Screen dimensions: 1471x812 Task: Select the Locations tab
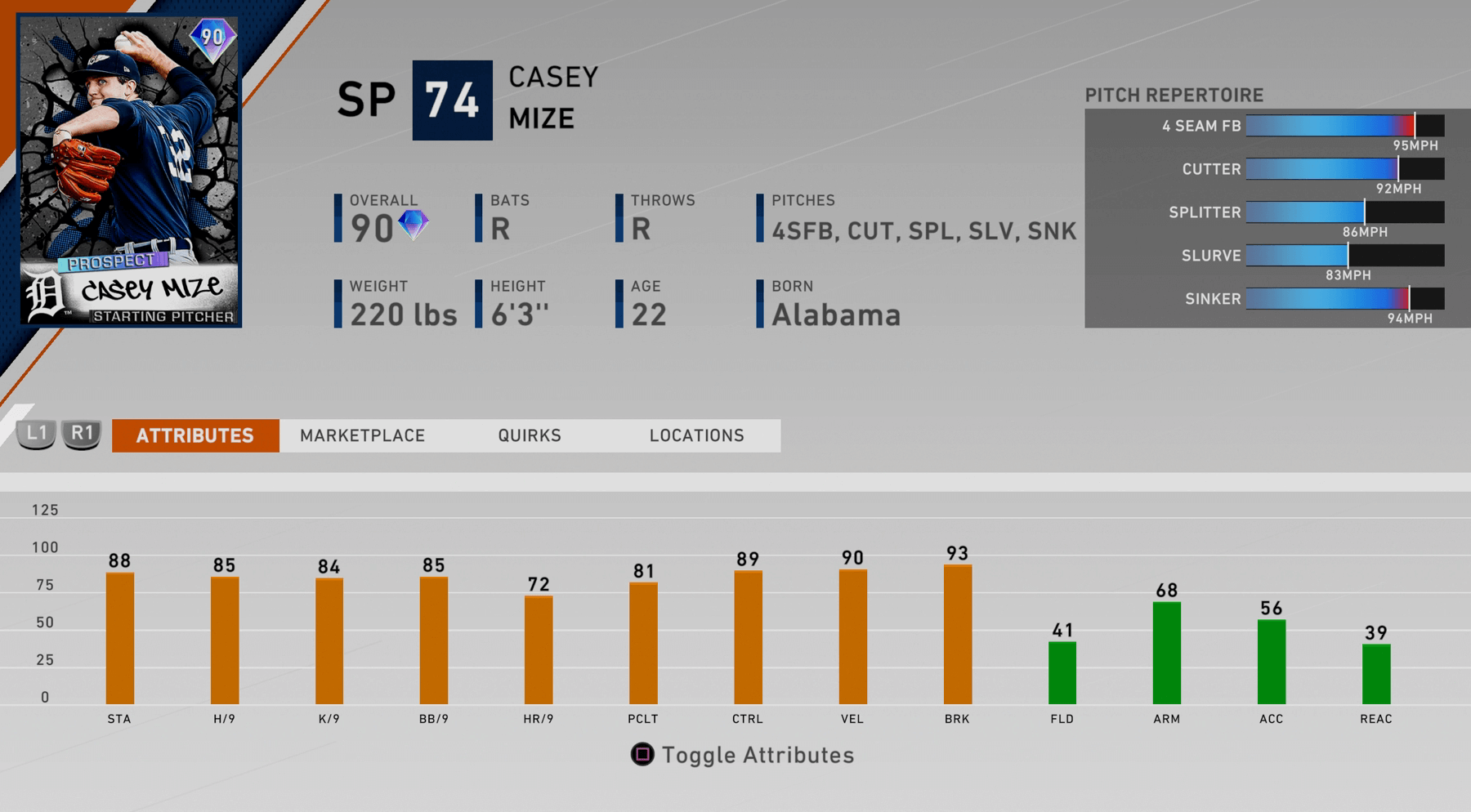(696, 435)
